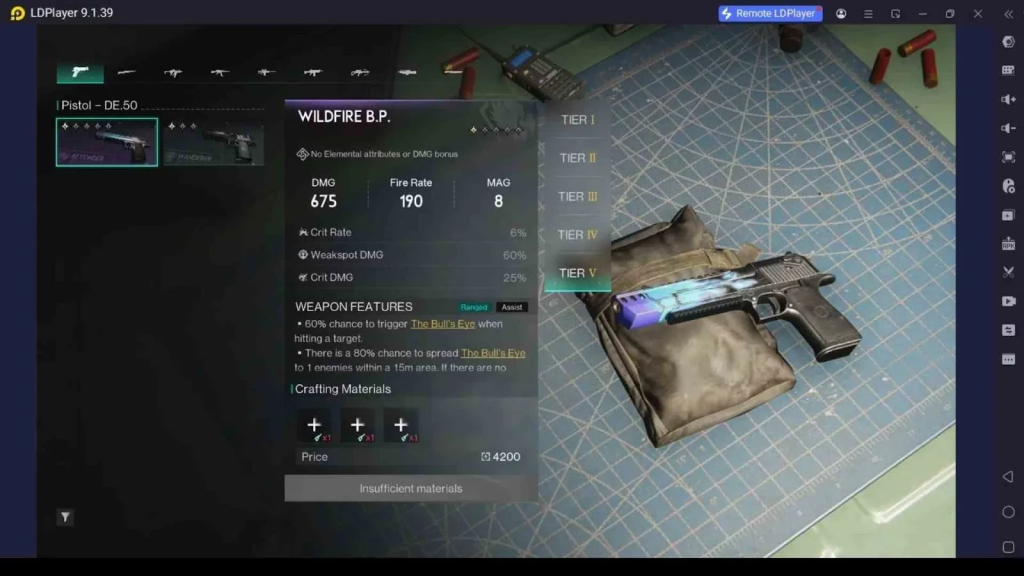Choose the Tier V tab
This screenshot has width=1024, height=576.
point(577,273)
